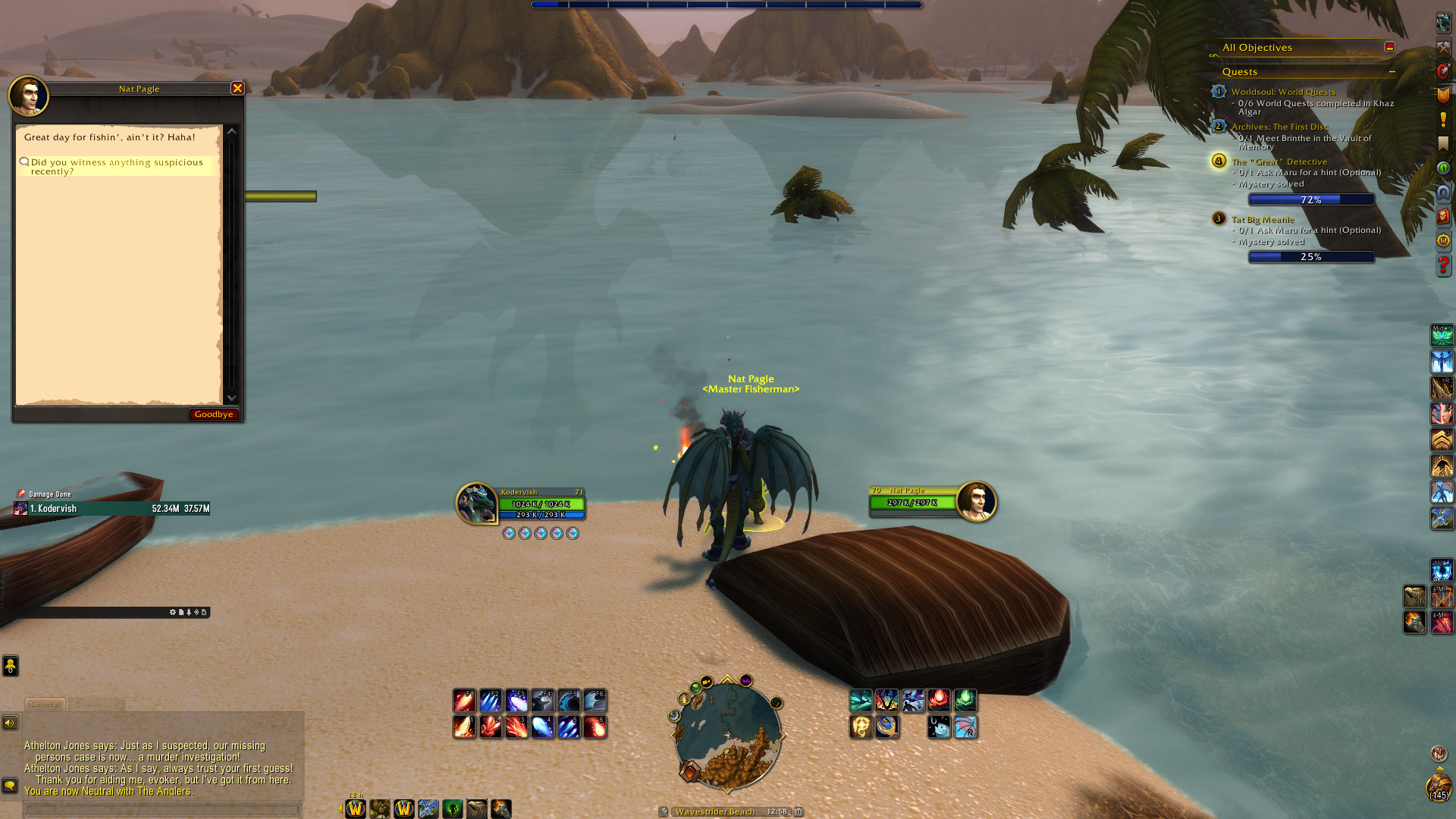1456x819 pixels.
Task: Open the Archives: The First Disc quest
Action: click(x=1279, y=127)
